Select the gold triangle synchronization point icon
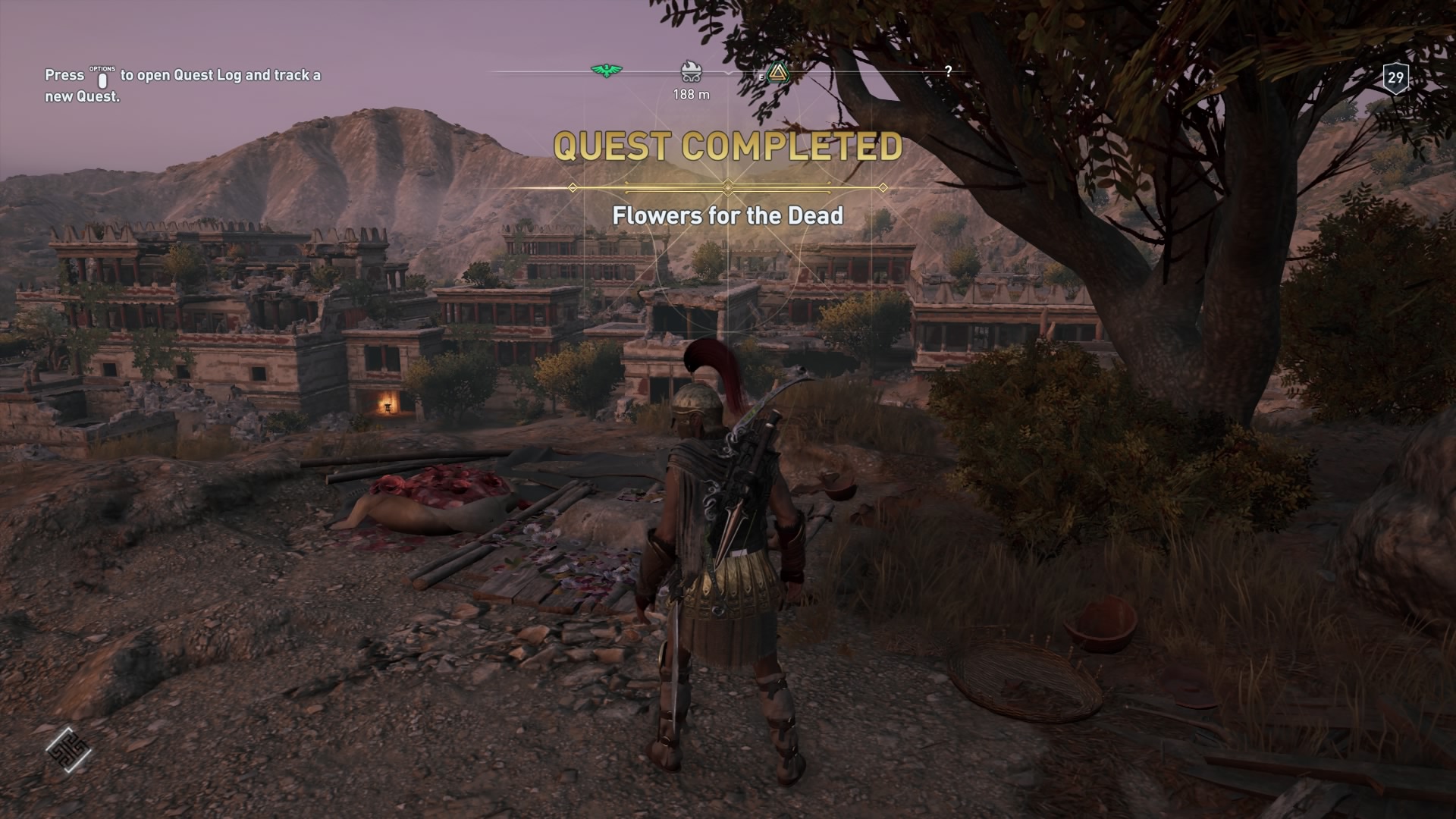Viewport: 1456px width, 819px height. tap(778, 71)
